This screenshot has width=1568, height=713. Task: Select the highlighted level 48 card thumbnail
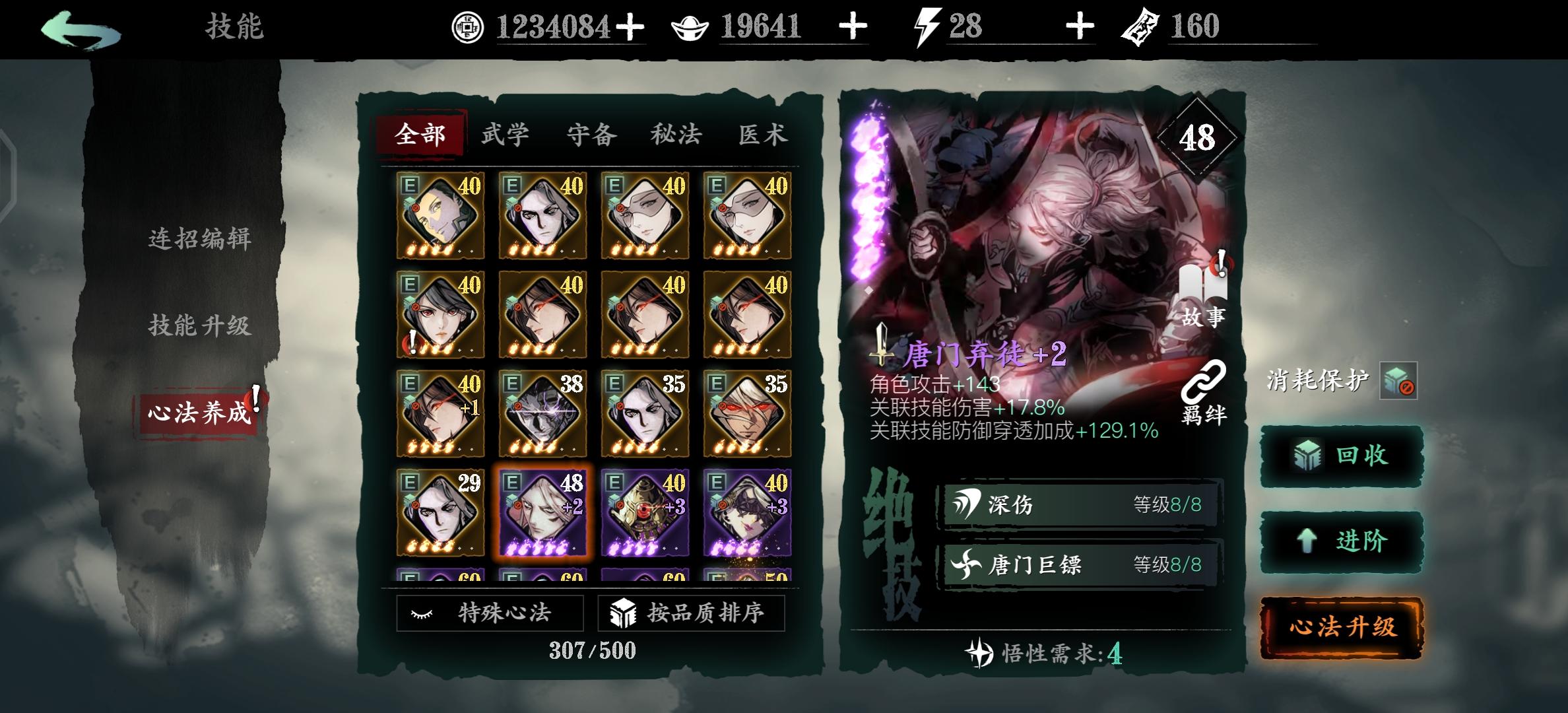pos(544,512)
